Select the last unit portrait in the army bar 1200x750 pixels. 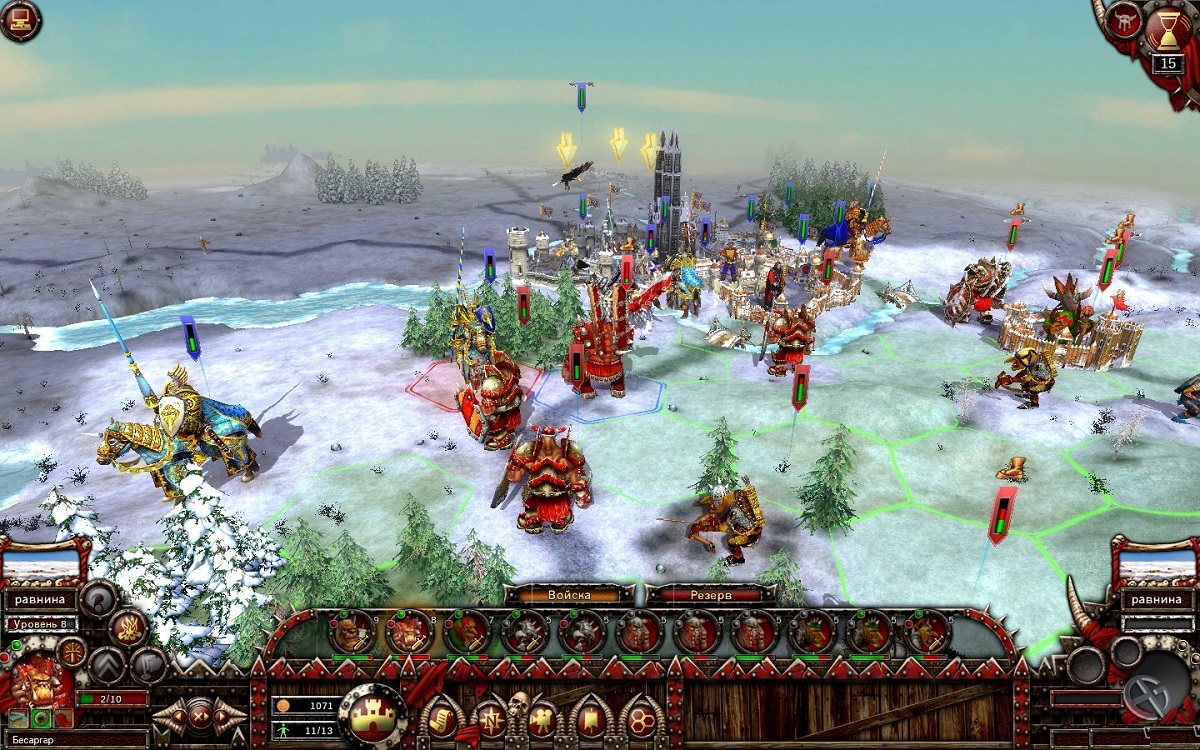927,631
